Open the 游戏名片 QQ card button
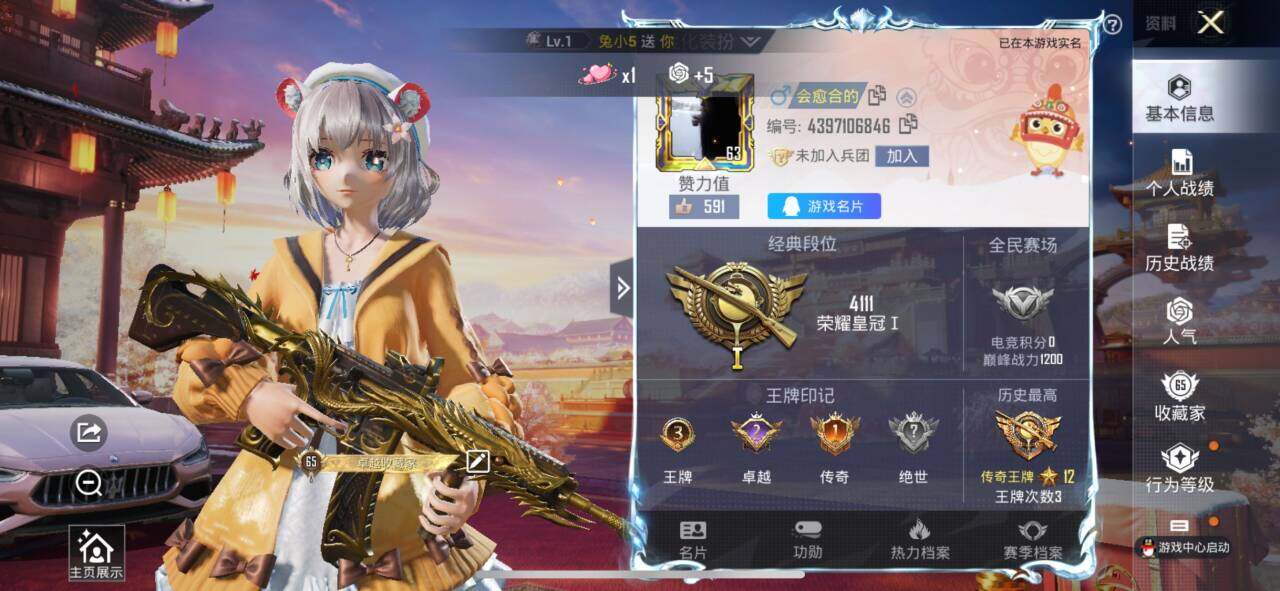 click(x=824, y=206)
